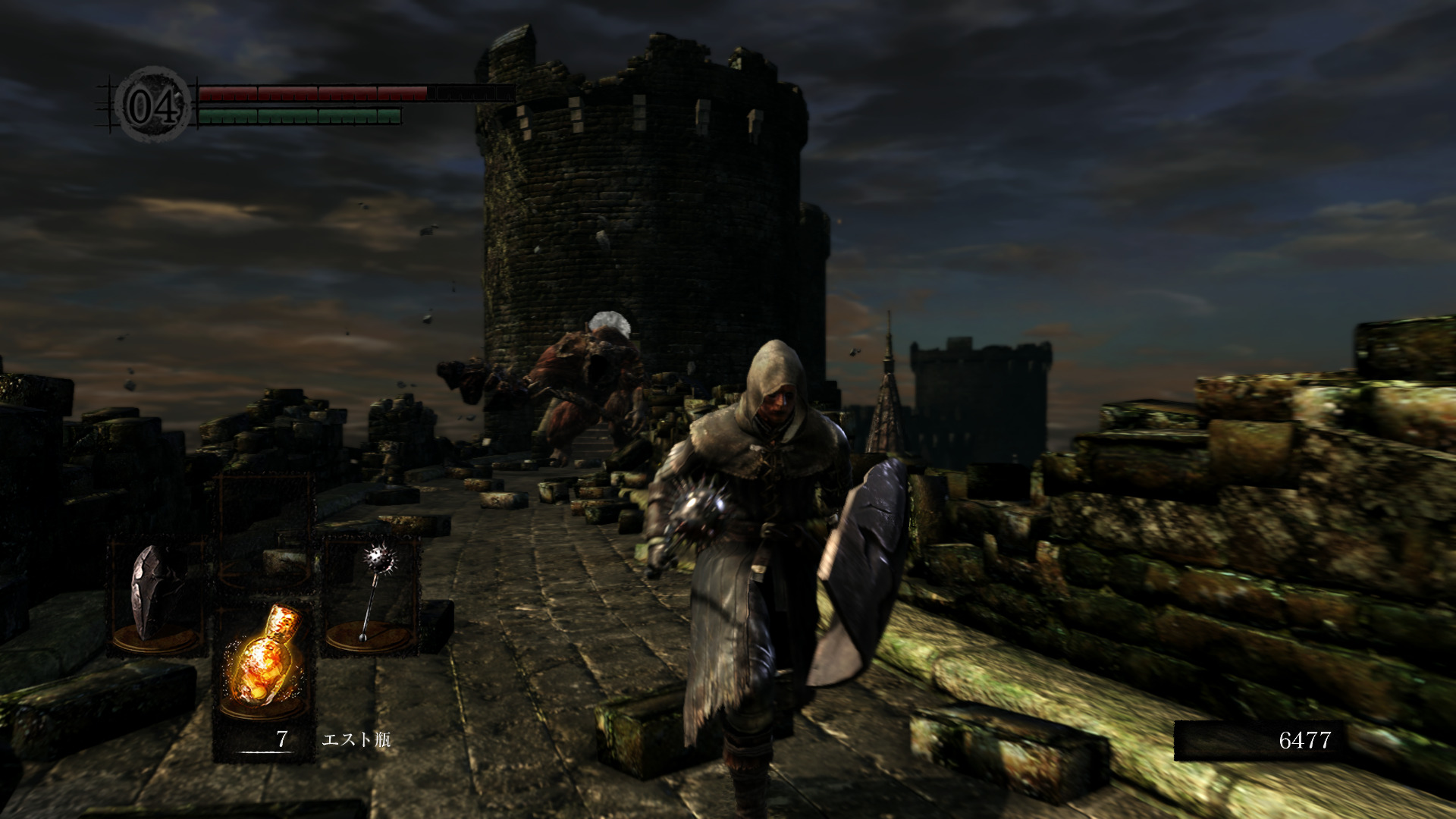Image resolution: width=1456 pixels, height=819 pixels.
Task: Choose the morning star weapon slot
Action: pyautogui.click(x=372, y=596)
